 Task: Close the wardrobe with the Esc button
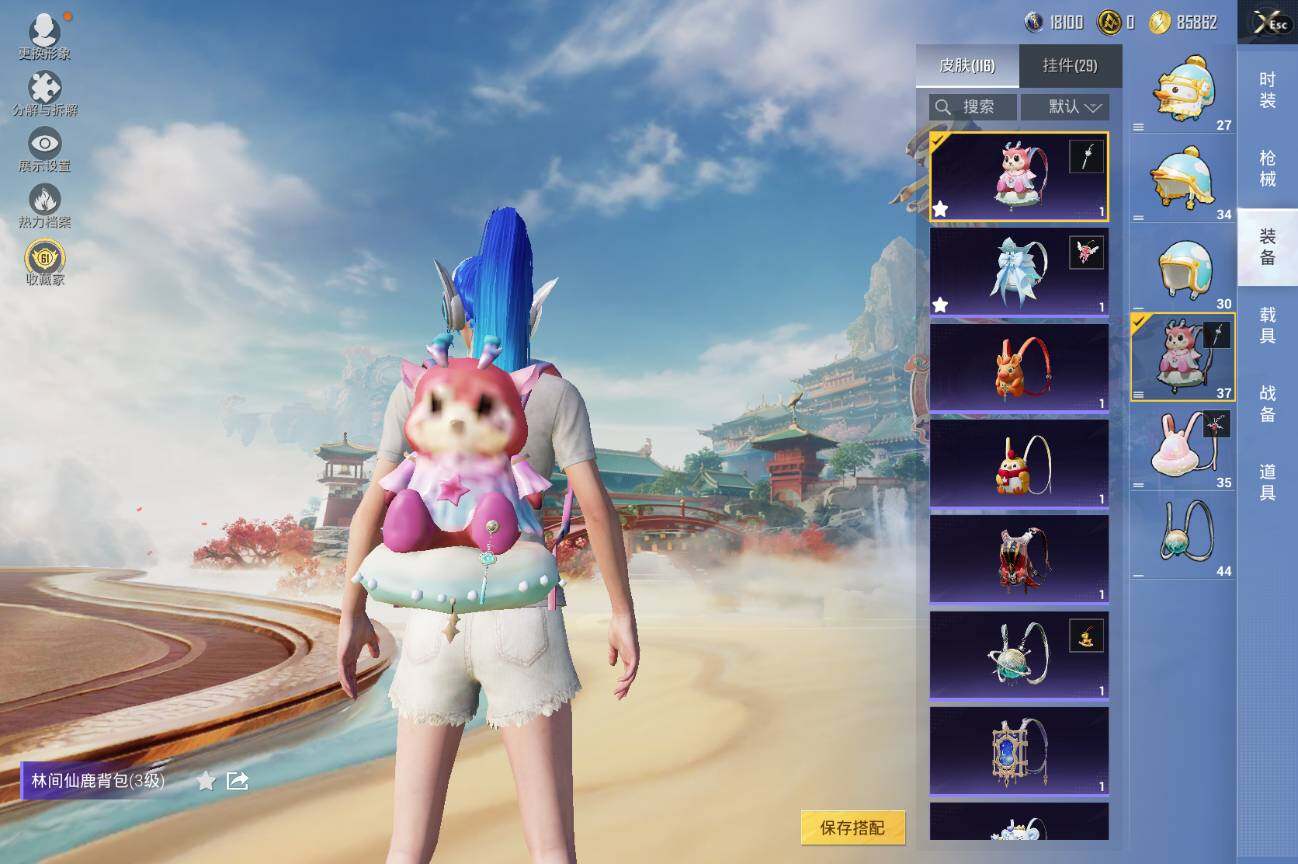click(1266, 23)
